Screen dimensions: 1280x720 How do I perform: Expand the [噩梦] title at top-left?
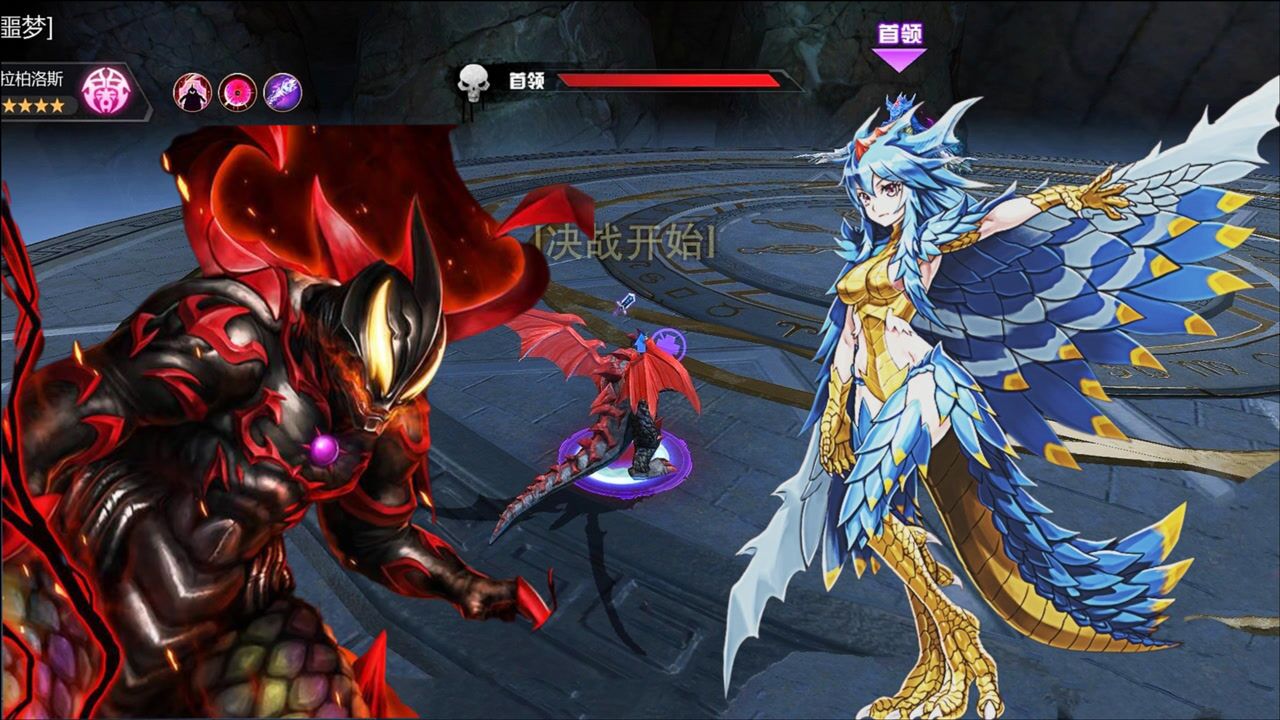point(25,27)
